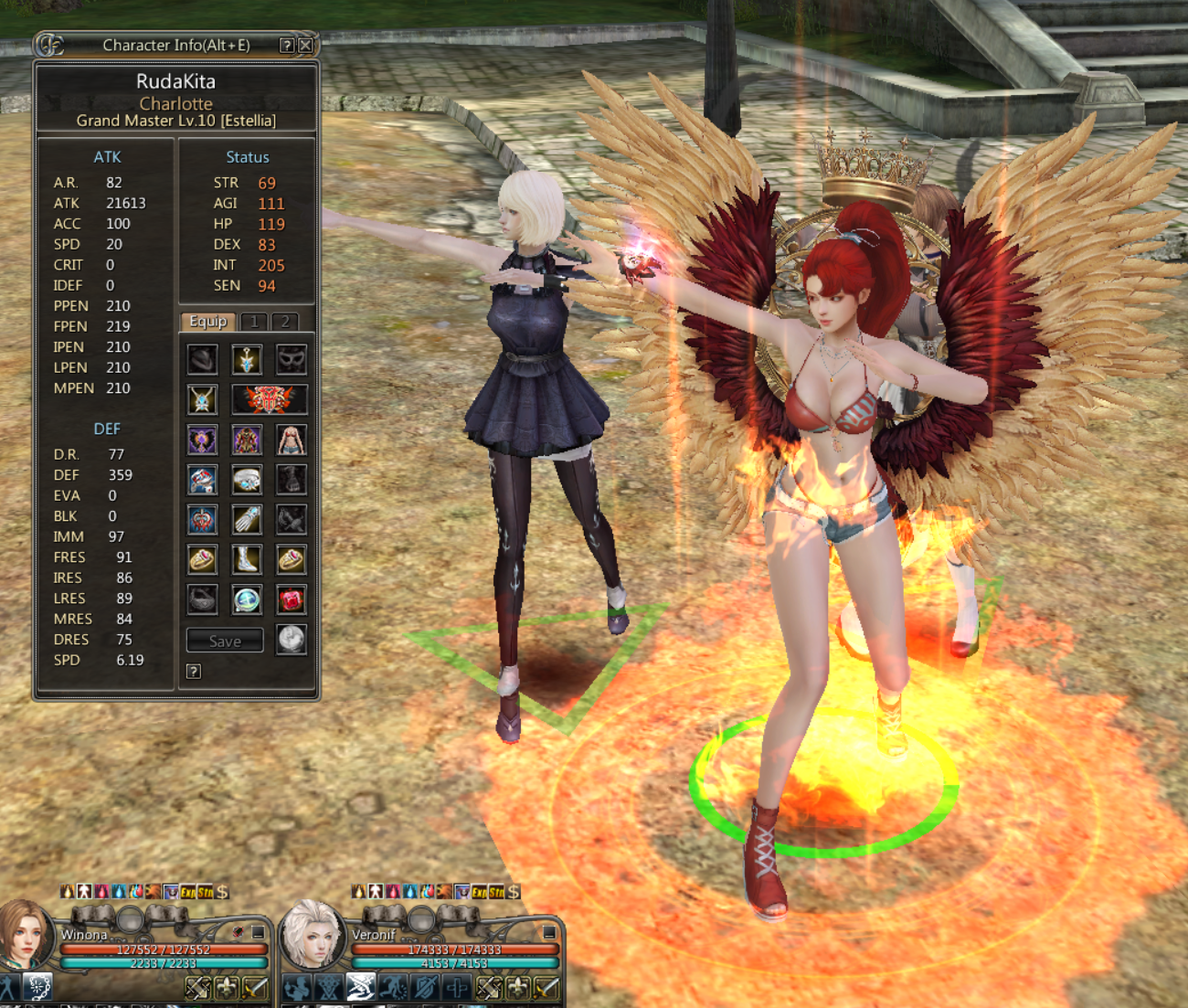Close the Character Info window
Screen dimensions: 1188x1008
tap(306, 45)
